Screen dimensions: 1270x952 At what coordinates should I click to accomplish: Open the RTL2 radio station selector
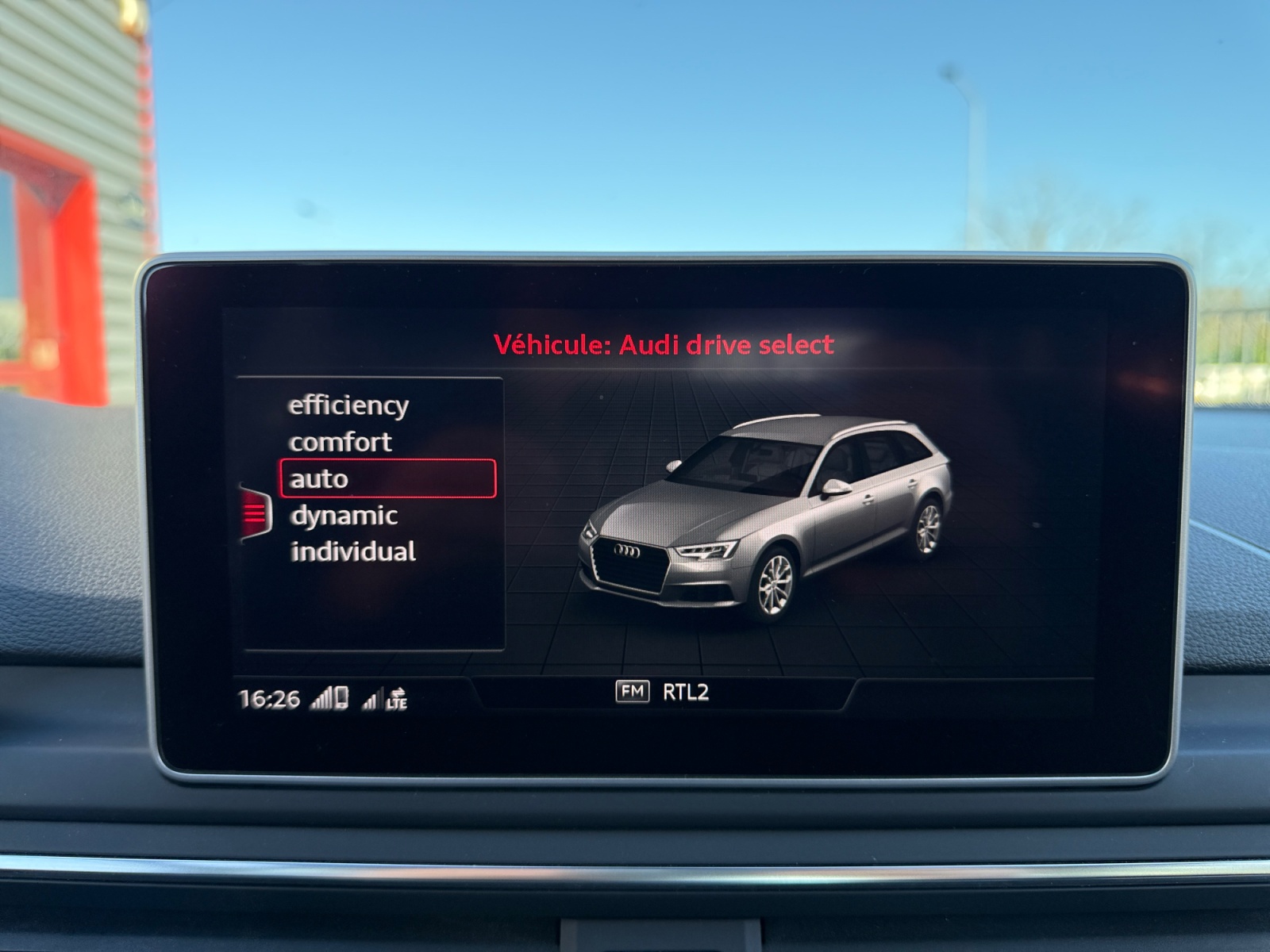(687, 693)
